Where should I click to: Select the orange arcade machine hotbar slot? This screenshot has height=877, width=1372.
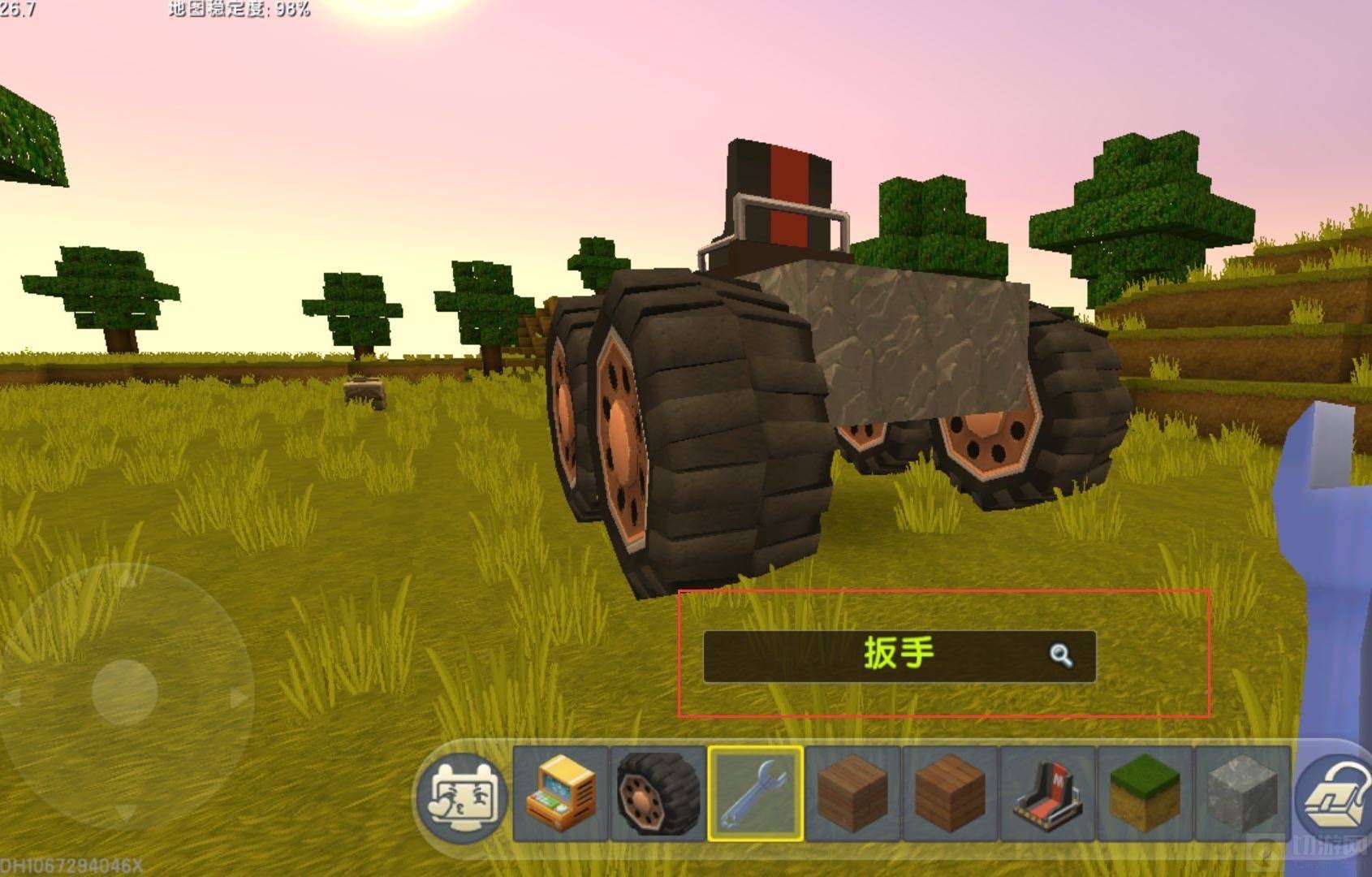pyautogui.click(x=560, y=793)
